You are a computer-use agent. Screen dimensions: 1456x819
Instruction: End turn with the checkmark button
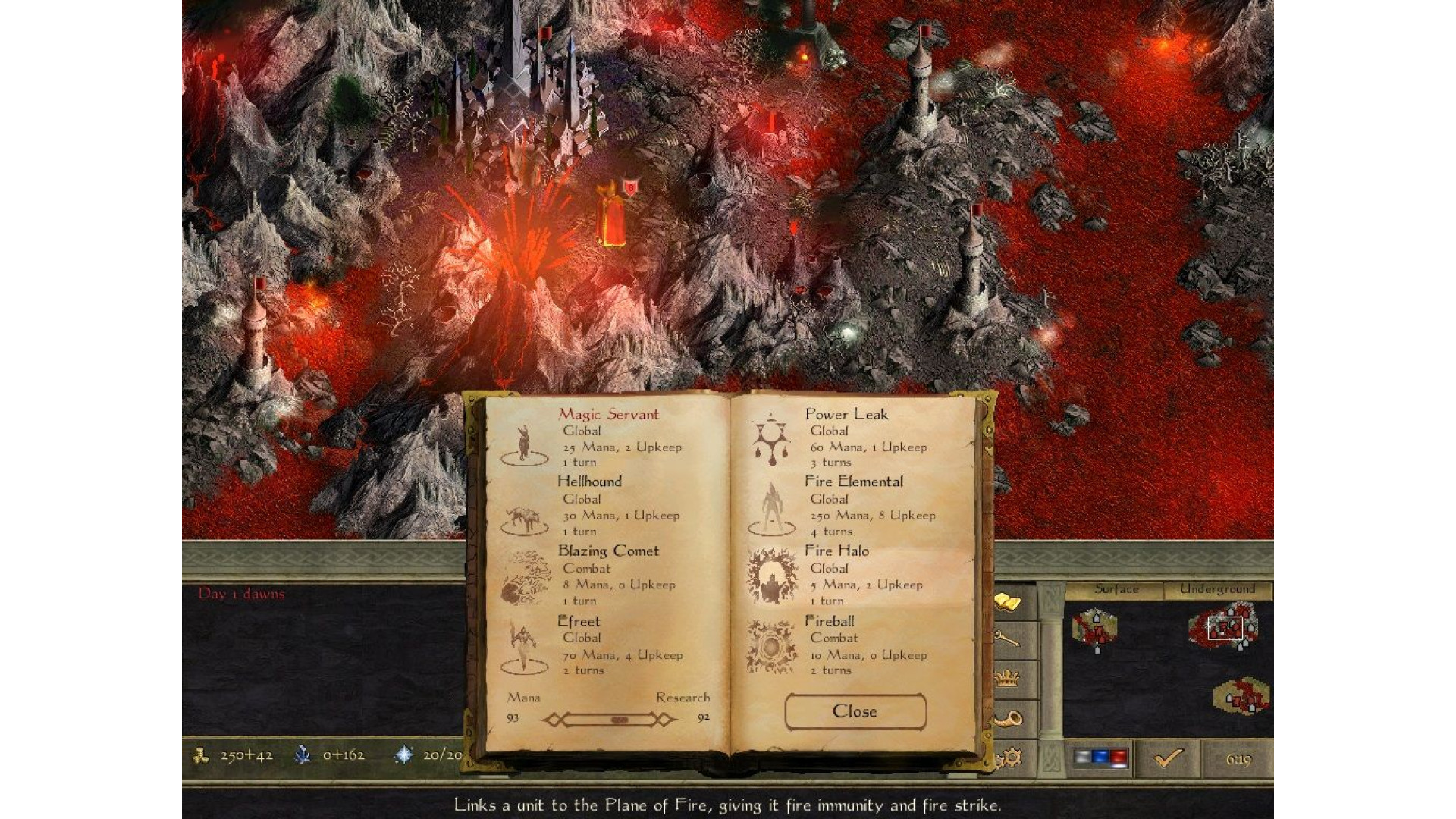point(1169,758)
